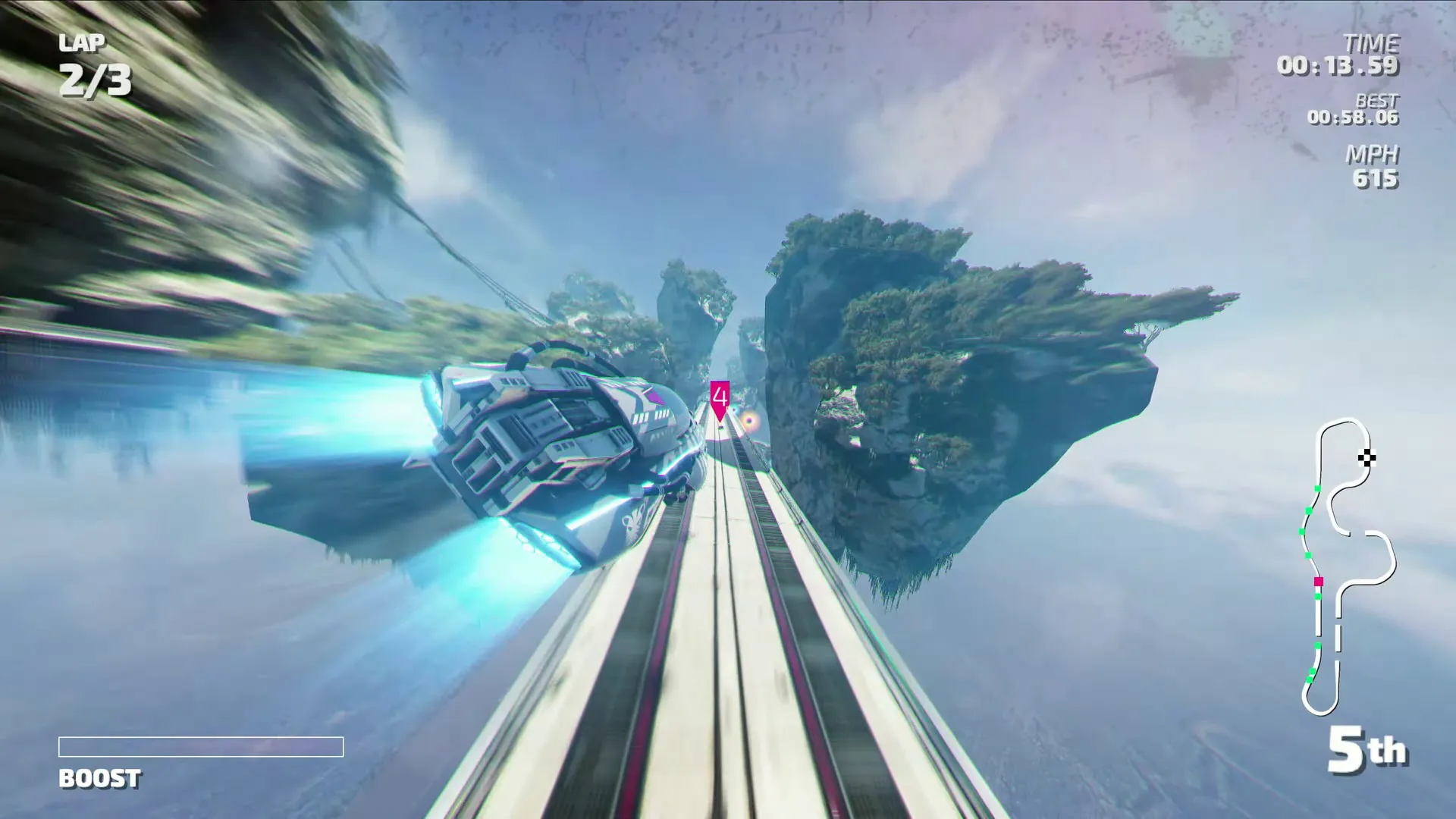This screenshot has height=819, width=1456.
Task: Select the TIME heading label
Action: coord(1373,44)
